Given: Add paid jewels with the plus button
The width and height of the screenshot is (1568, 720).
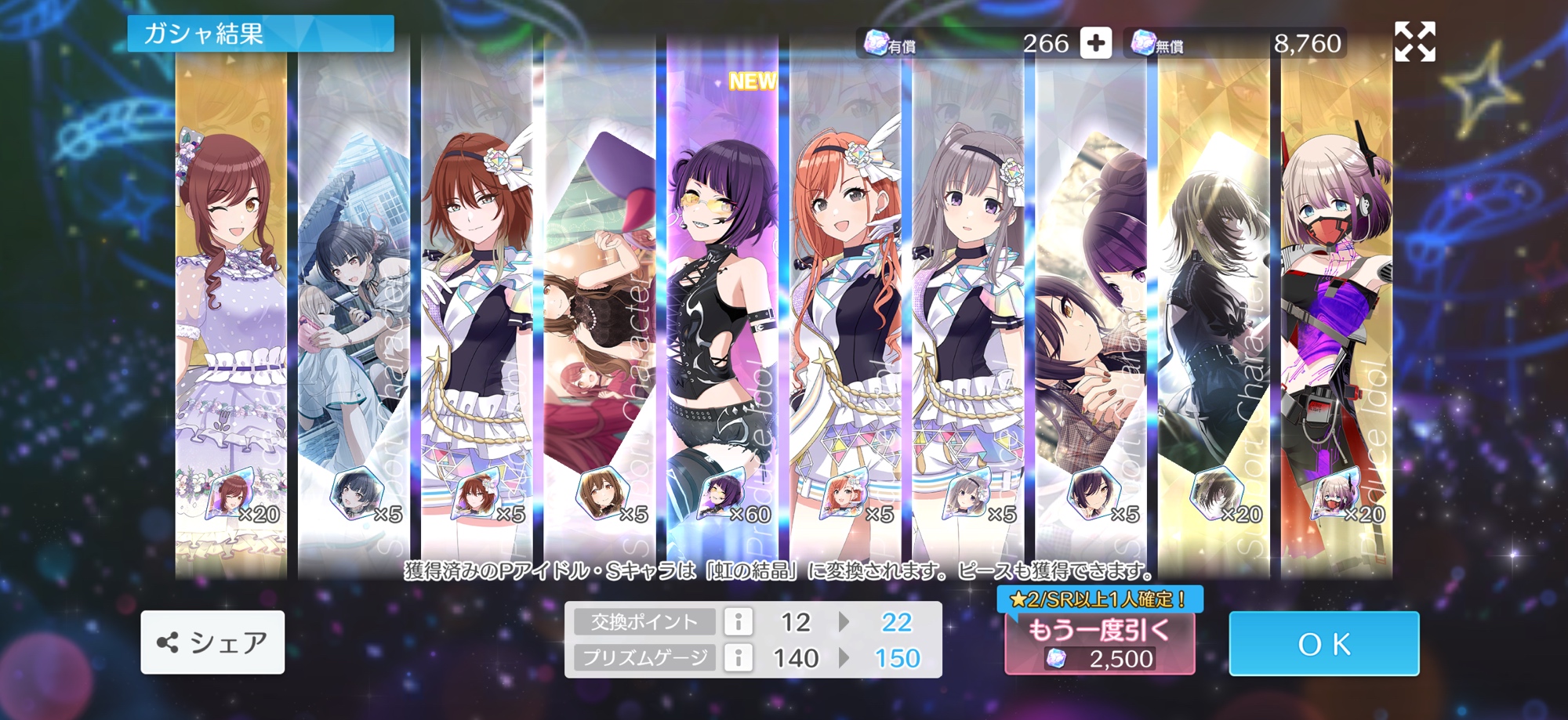Looking at the screenshot, I should click(1095, 43).
